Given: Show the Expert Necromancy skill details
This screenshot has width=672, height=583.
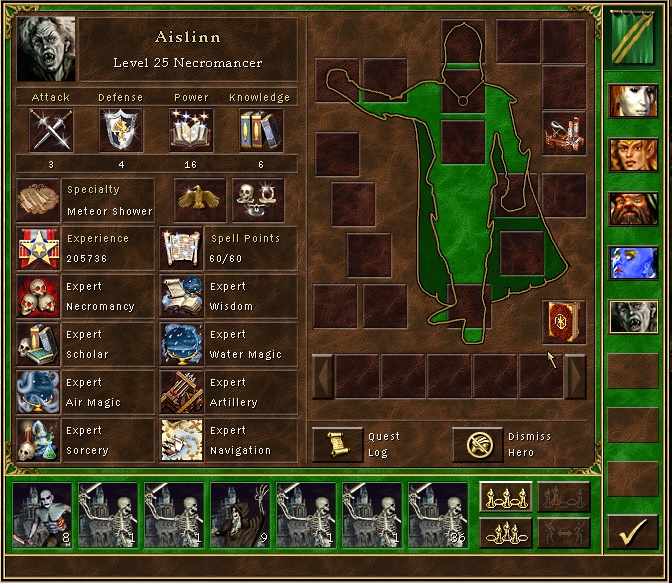Looking at the screenshot, I should [x=39, y=297].
